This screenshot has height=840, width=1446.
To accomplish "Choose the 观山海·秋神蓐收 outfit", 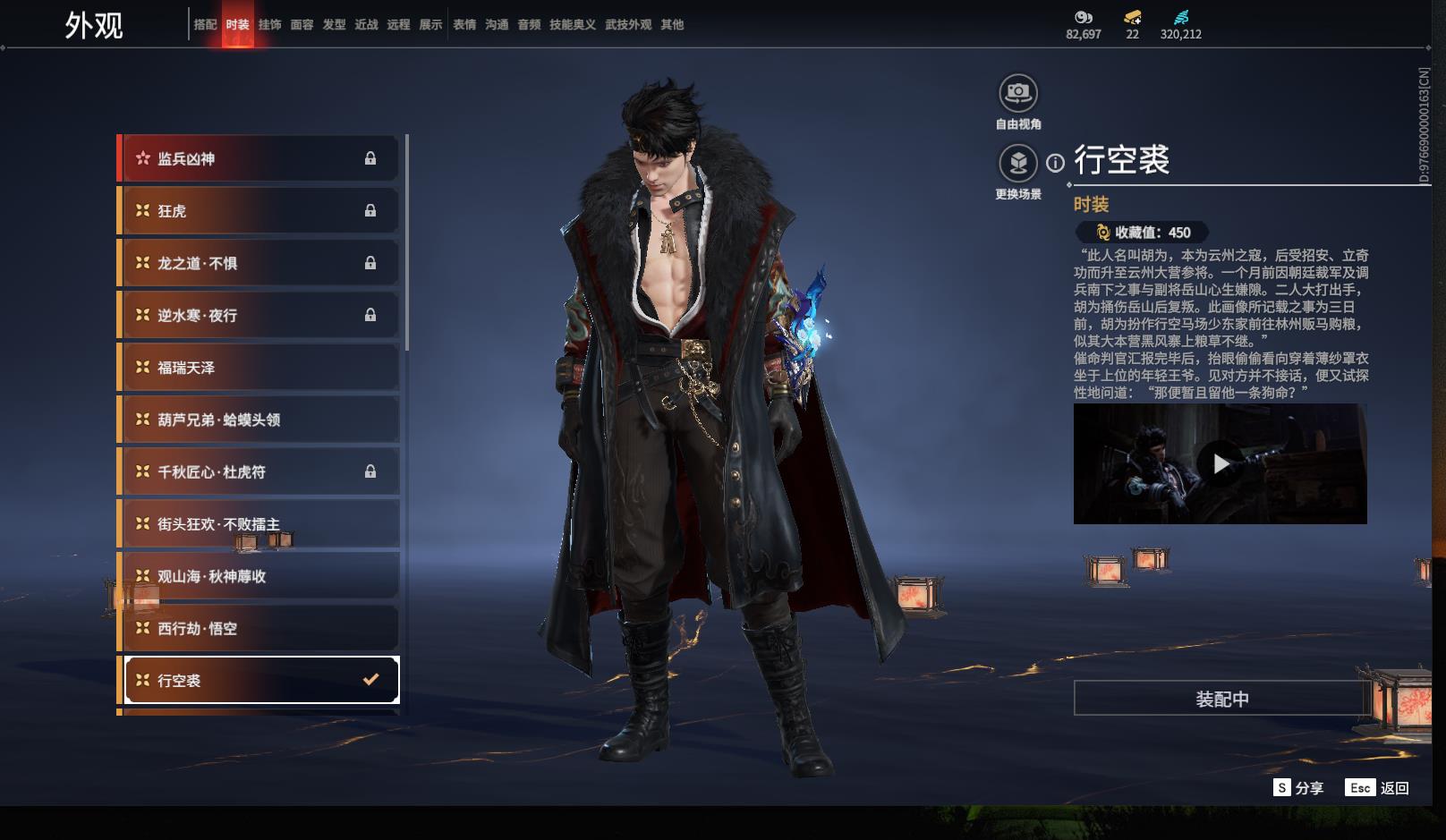I will 259,576.
